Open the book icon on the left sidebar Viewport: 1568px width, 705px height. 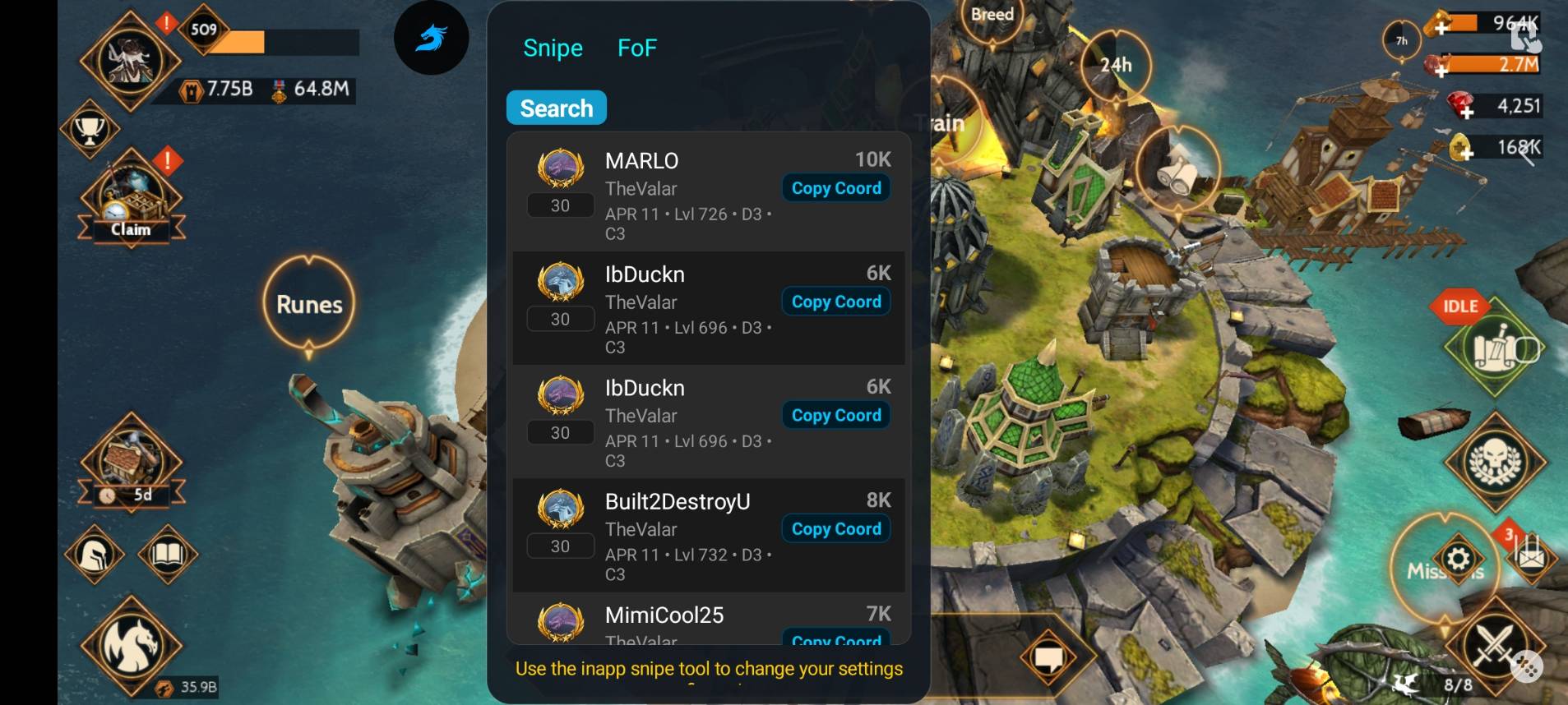(x=167, y=553)
